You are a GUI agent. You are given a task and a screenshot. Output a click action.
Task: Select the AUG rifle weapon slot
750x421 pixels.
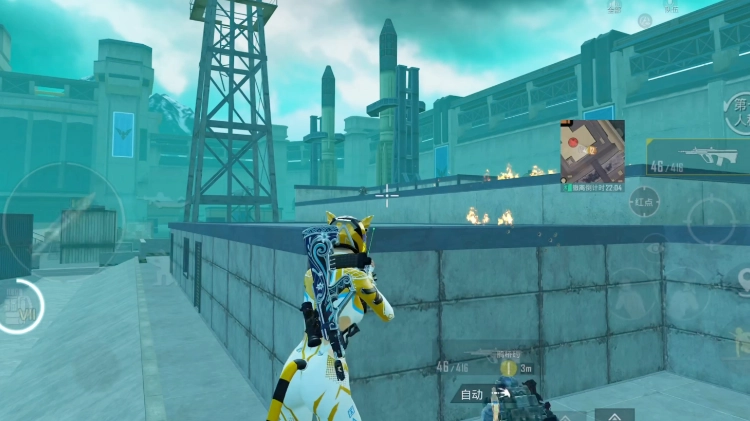[698, 155]
